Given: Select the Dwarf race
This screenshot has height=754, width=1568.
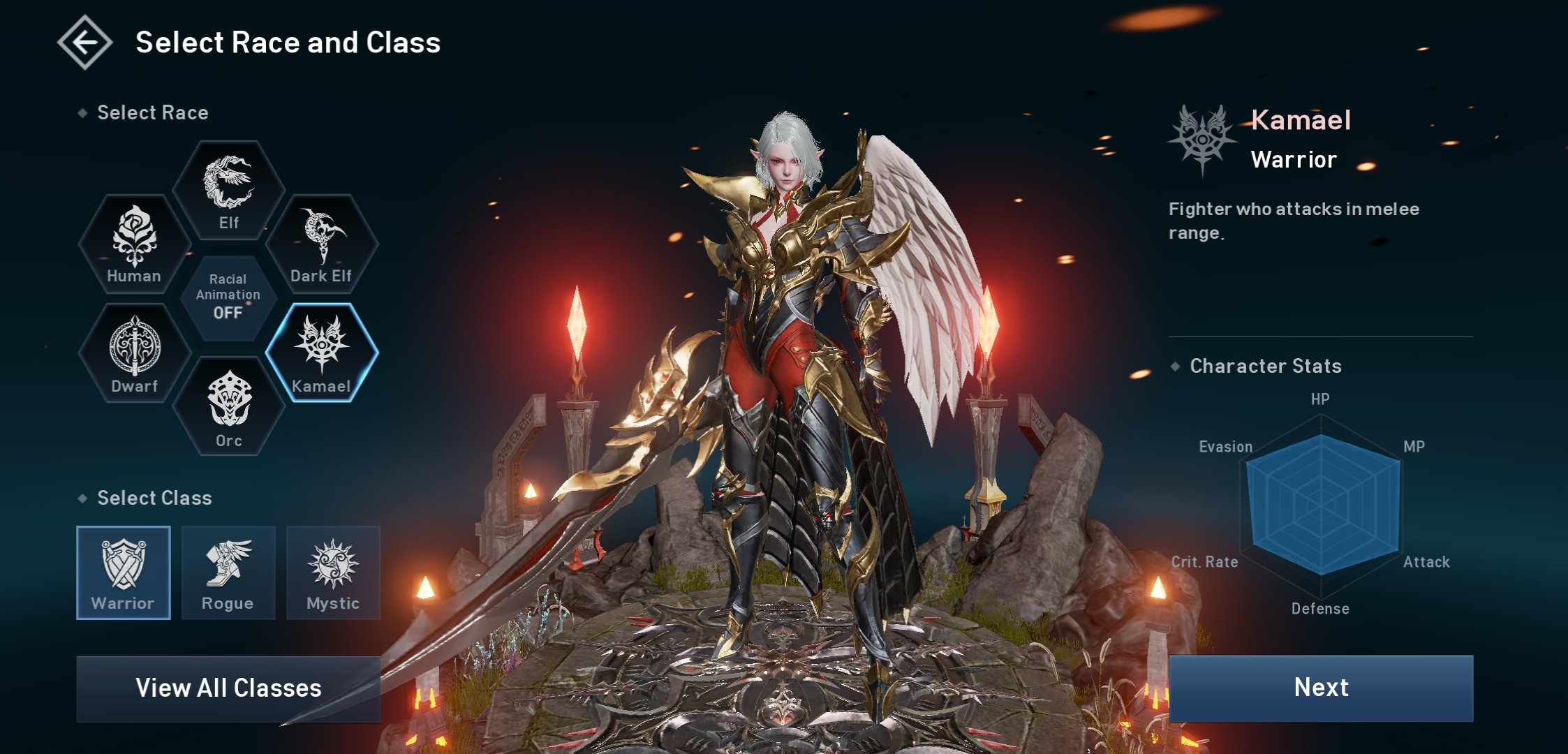Looking at the screenshot, I should tap(134, 353).
